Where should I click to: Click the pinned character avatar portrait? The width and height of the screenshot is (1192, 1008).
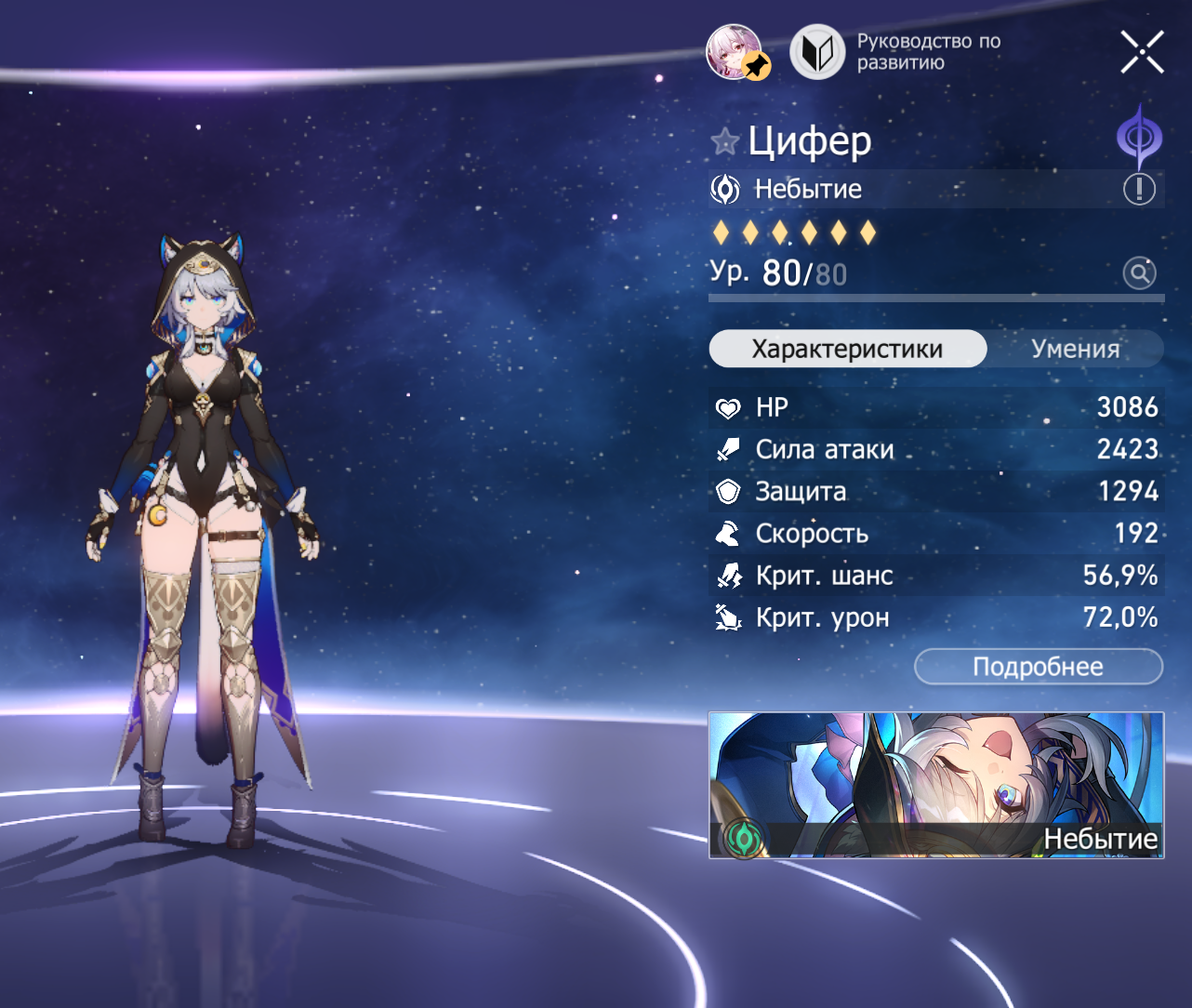click(x=735, y=52)
